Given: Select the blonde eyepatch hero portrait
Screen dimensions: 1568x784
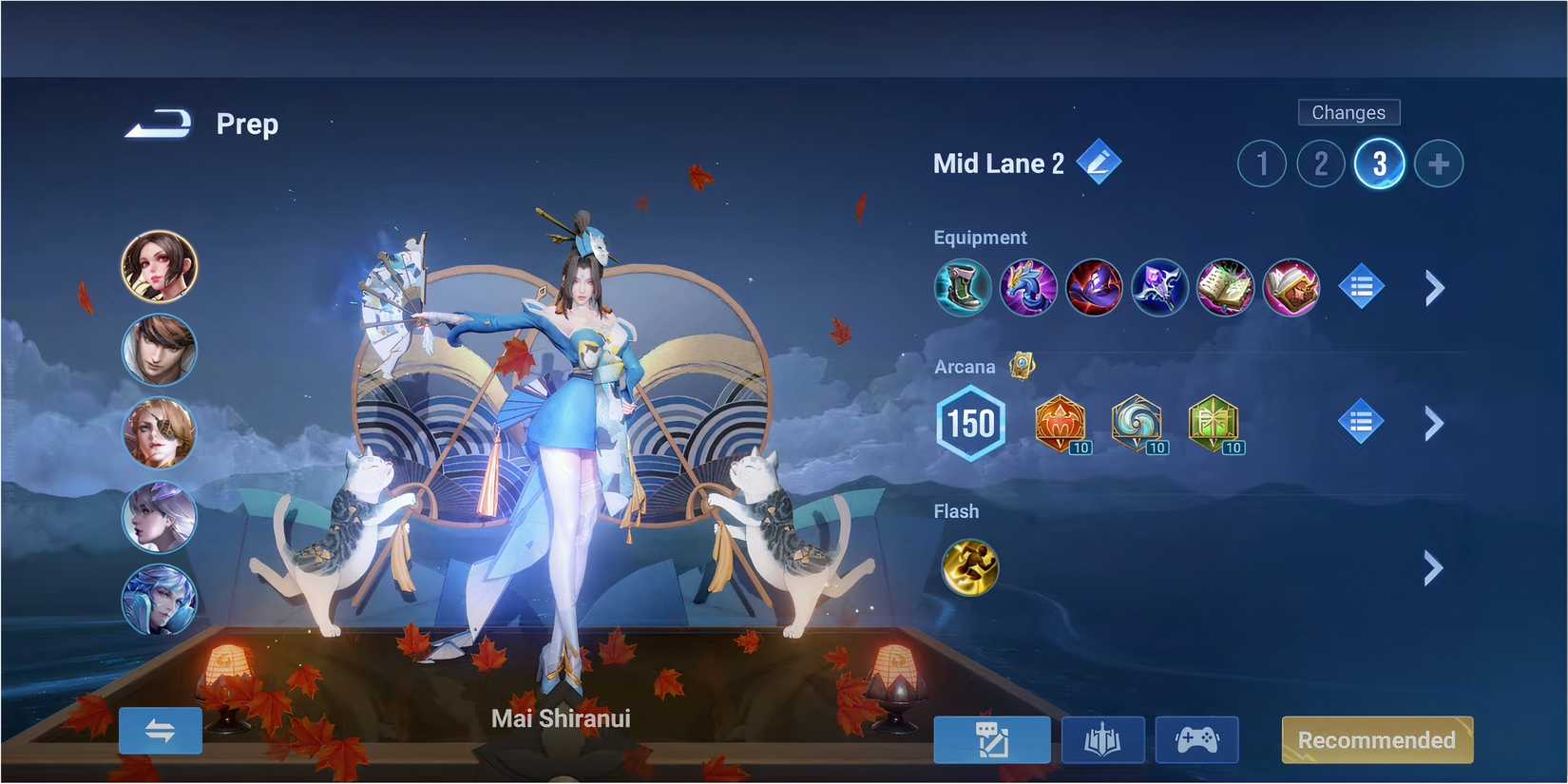Looking at the screenshot, I should pyautogui.click(x=159, y=434).
